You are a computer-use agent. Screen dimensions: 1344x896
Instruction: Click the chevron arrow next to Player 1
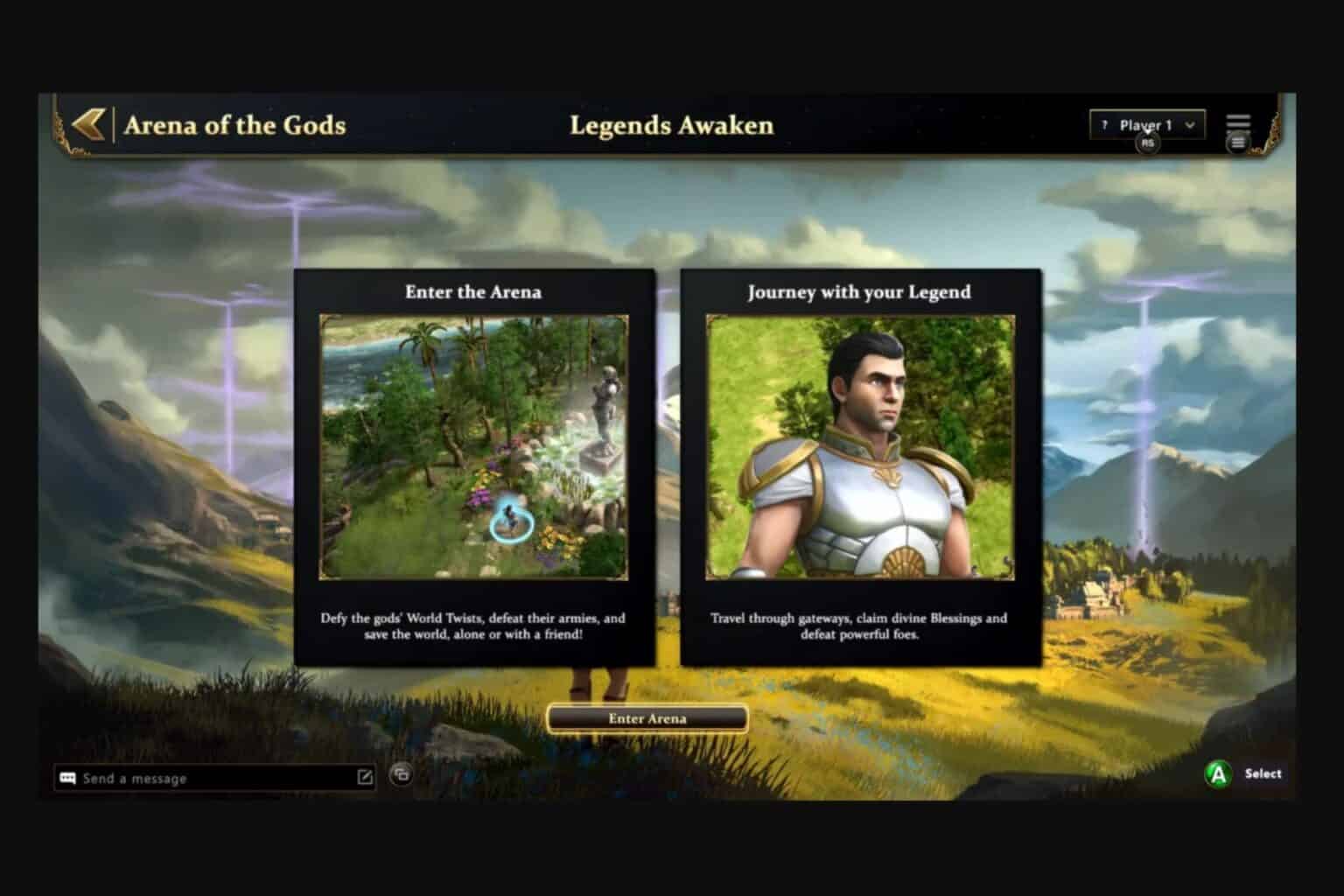[x=1190, y=125]
